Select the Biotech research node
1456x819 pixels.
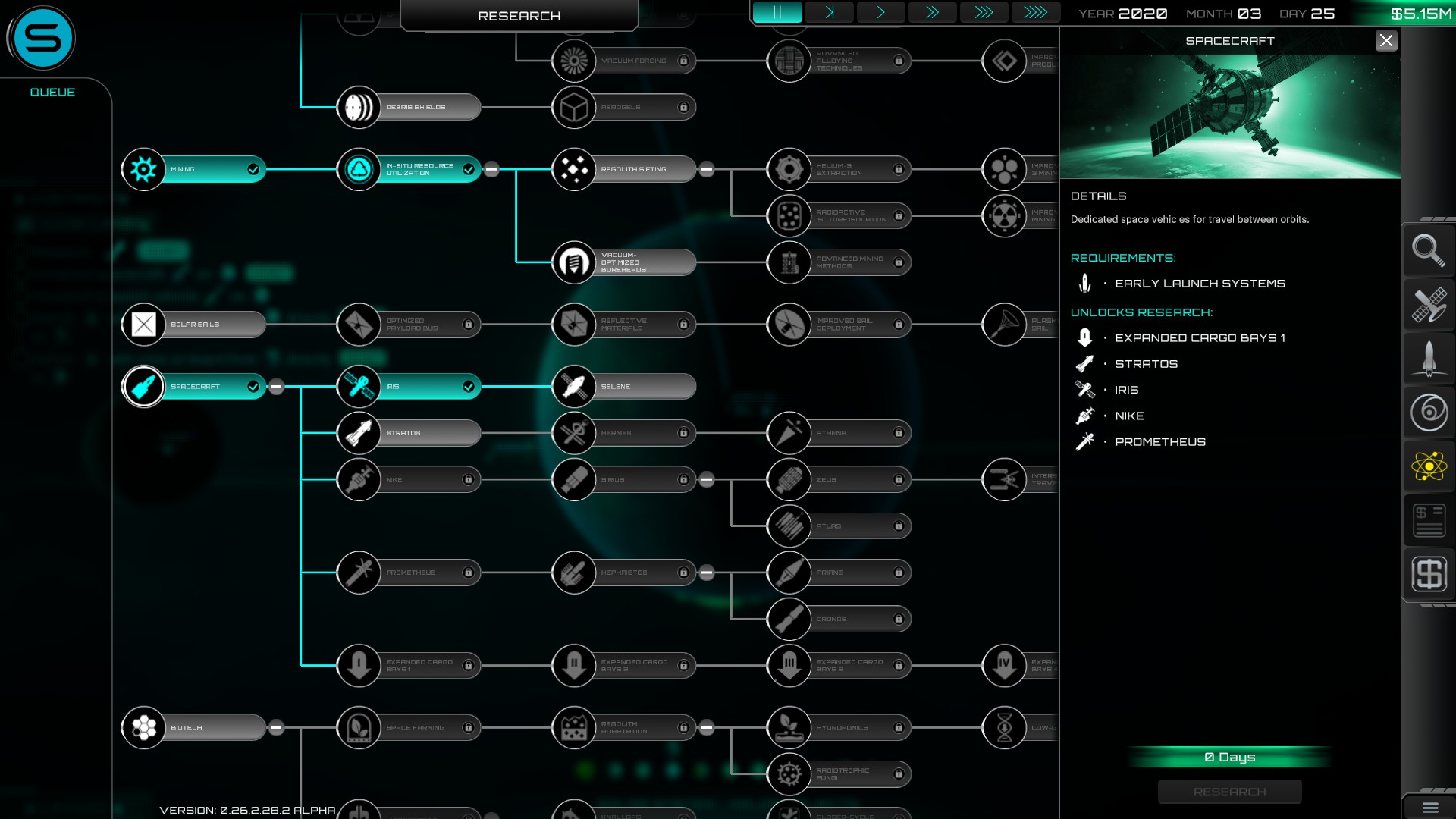[x=194, y=728]
